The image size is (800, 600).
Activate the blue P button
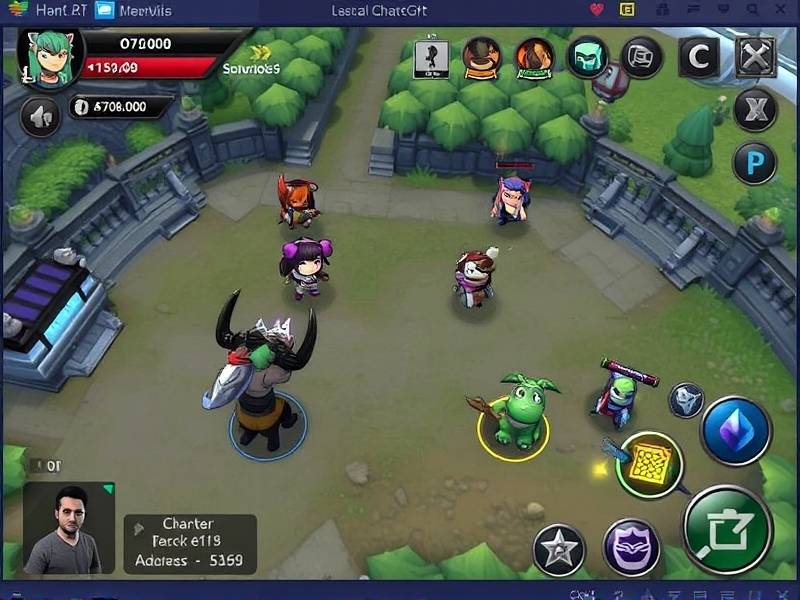pyautogui.click(x=755, y=163)
